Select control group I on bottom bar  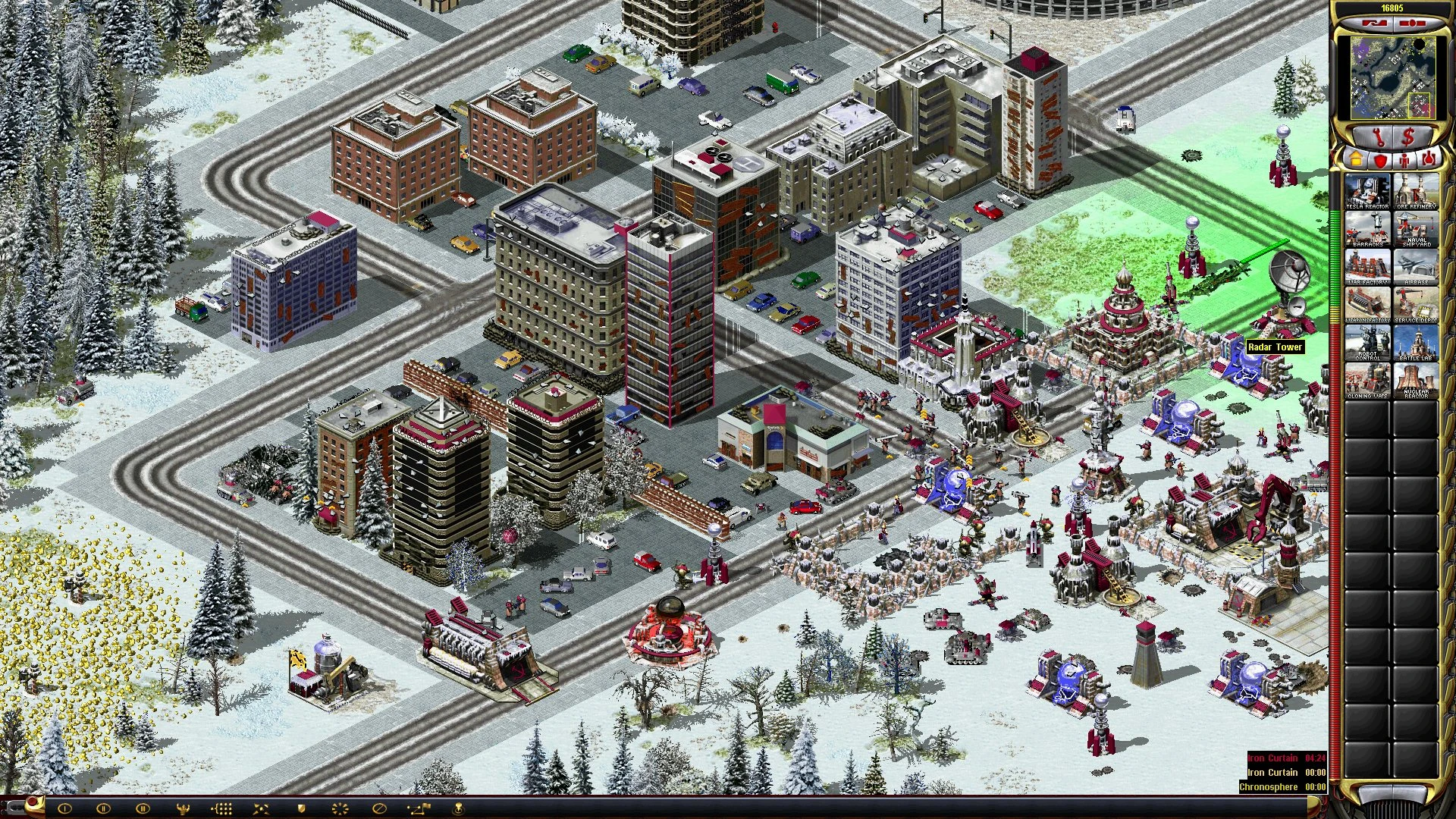pyautogui.click(x=64, y=808)
